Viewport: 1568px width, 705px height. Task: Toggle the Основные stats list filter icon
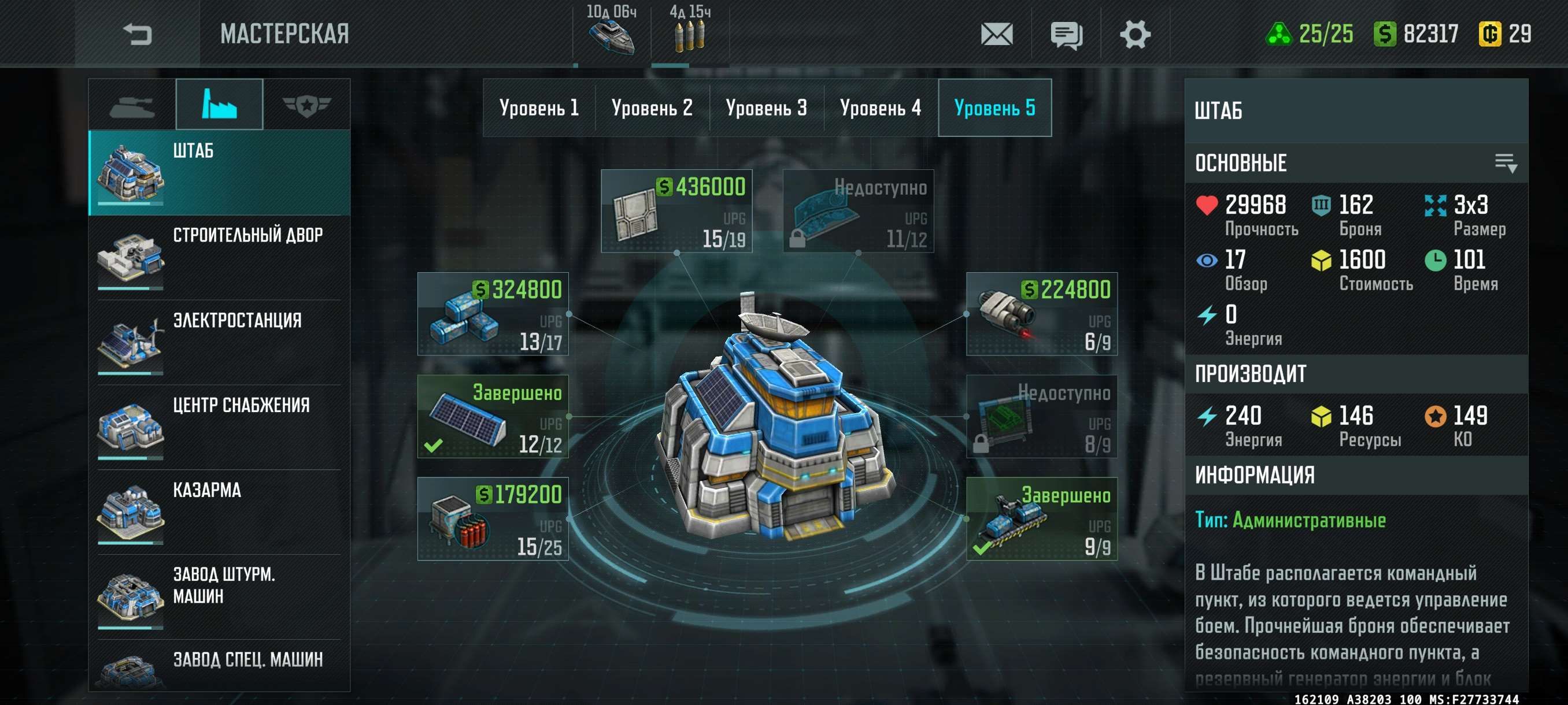1506,163
